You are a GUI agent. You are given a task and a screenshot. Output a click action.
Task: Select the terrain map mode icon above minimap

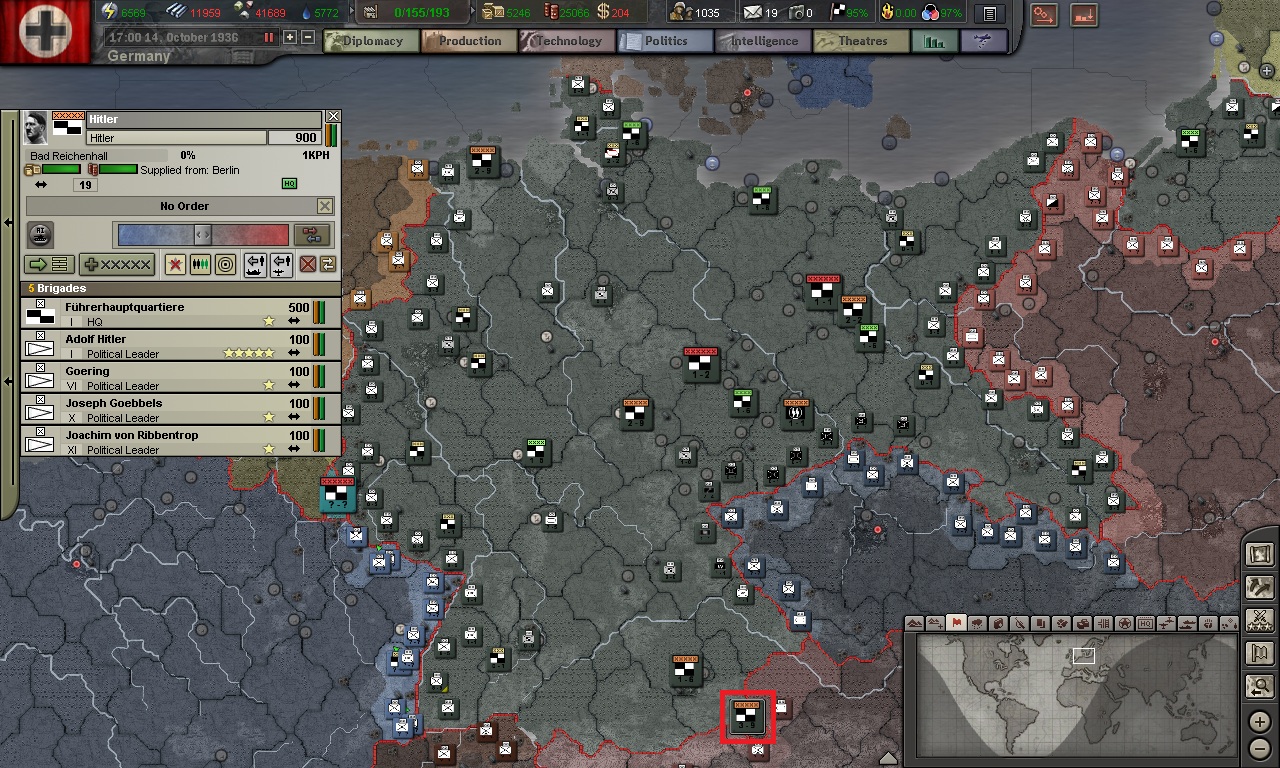coord(913,623)
